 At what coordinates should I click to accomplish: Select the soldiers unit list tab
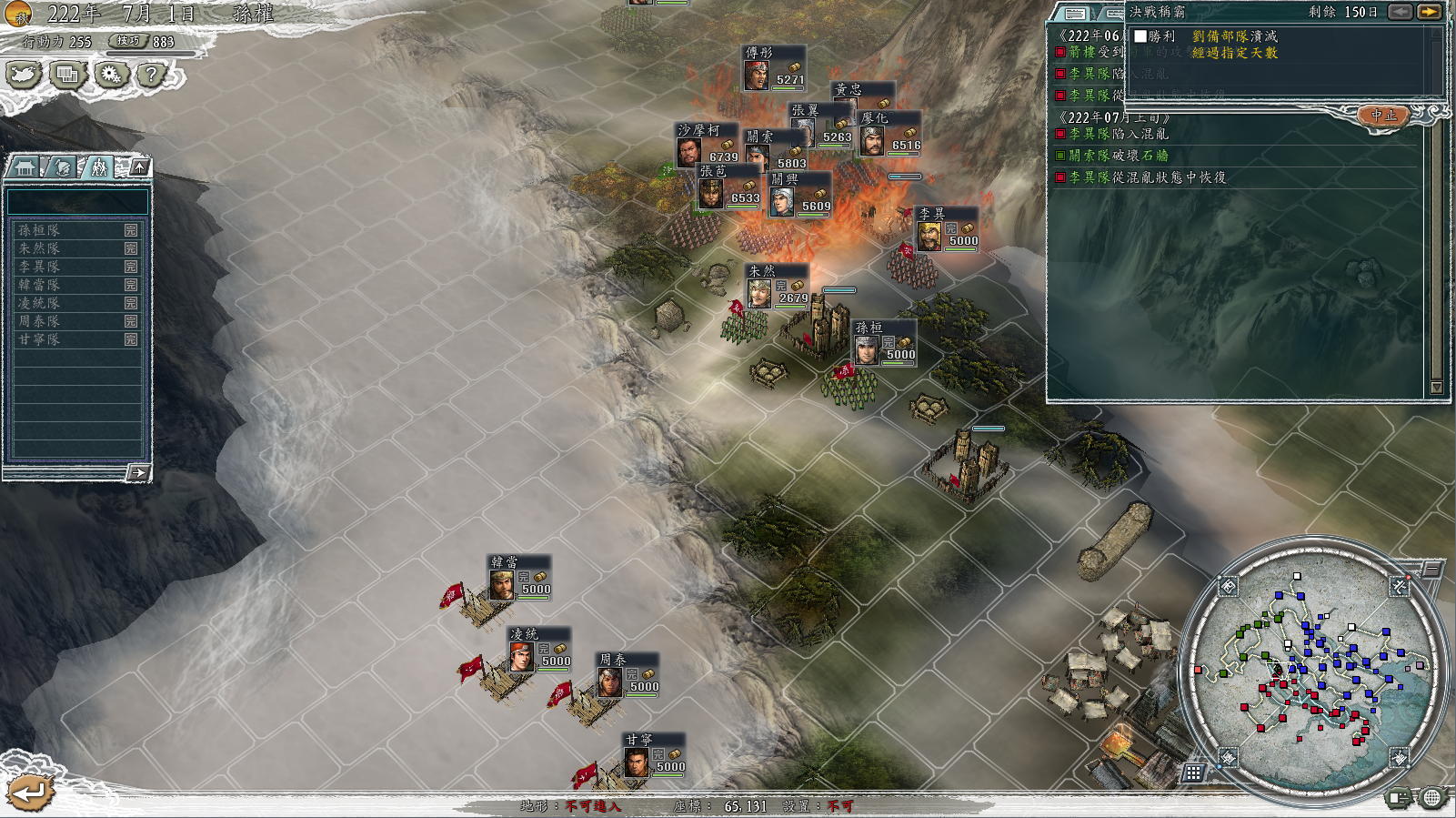point(98,167)
